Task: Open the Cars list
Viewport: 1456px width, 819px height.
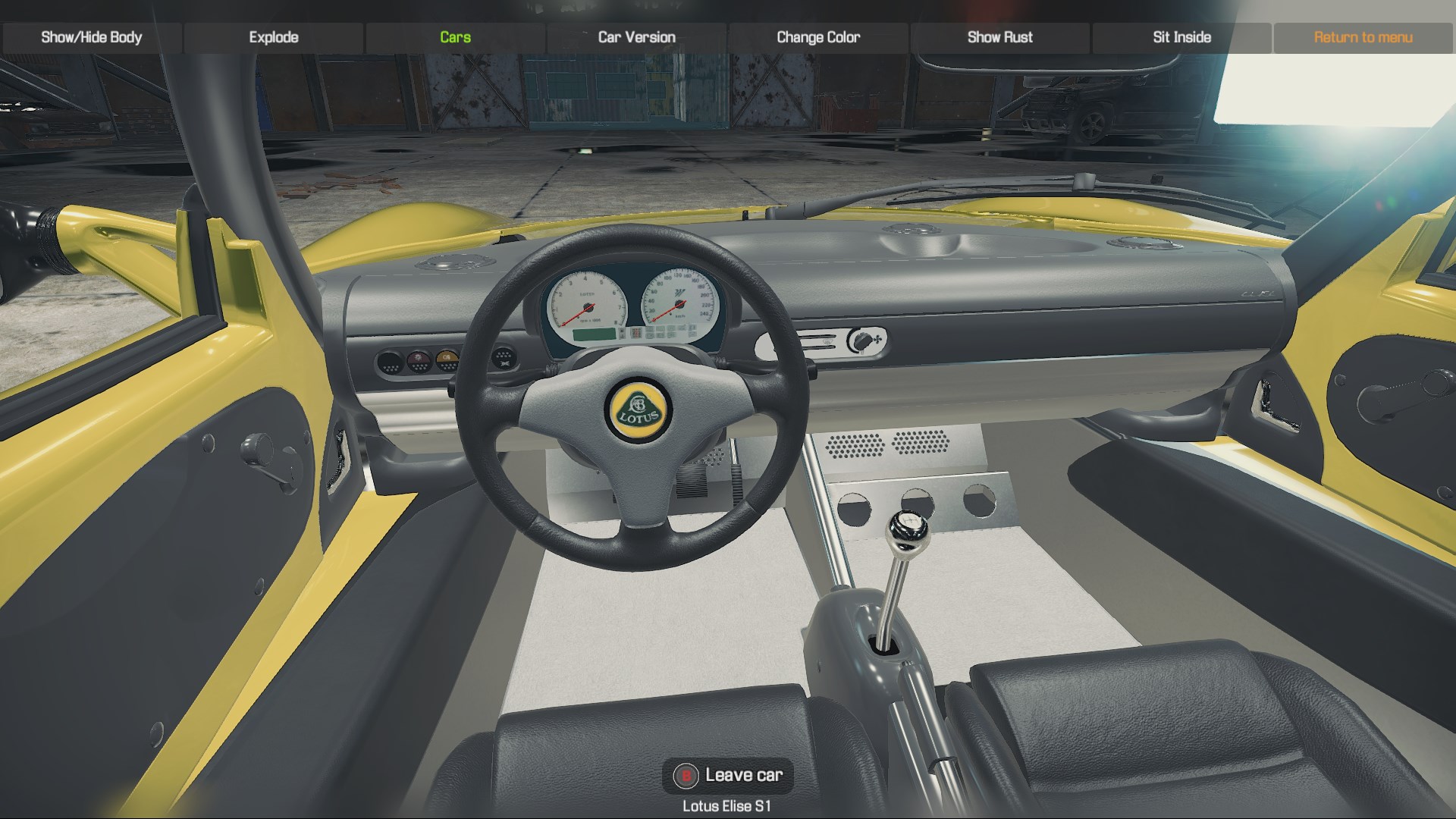Action: click(x=455, y=37)
